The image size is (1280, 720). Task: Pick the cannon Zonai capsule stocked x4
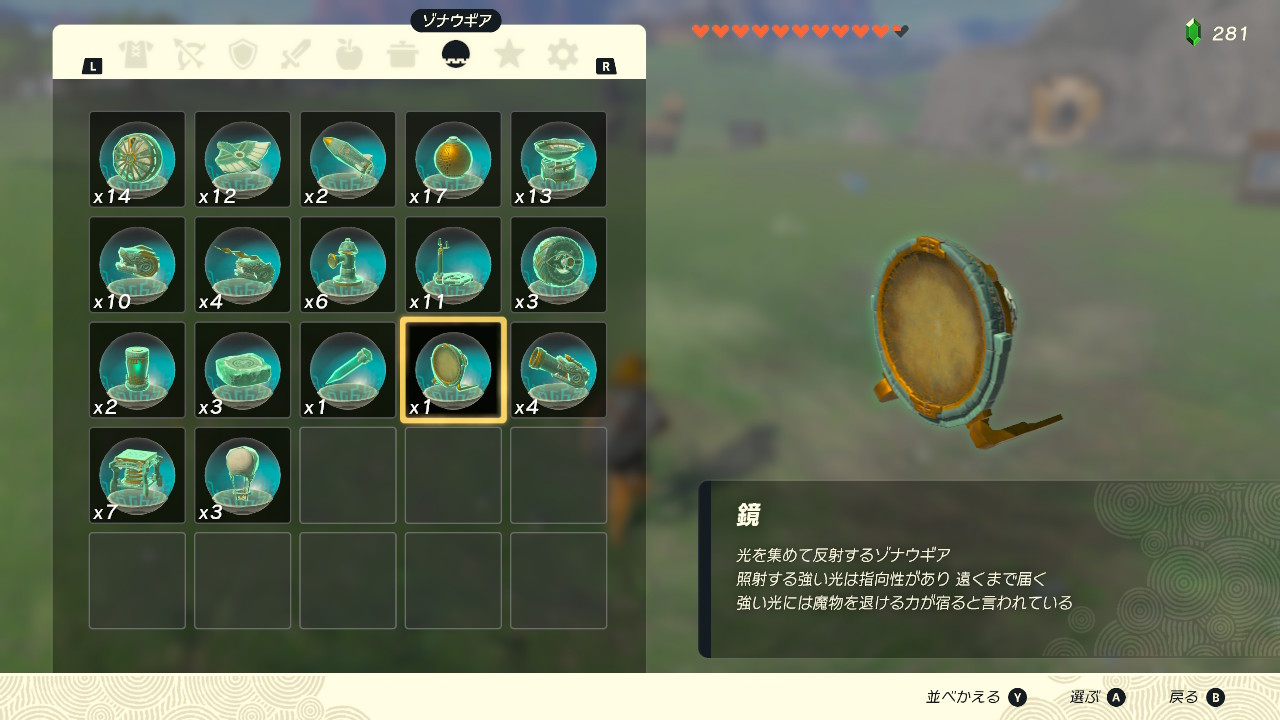[x=557, y=369]
